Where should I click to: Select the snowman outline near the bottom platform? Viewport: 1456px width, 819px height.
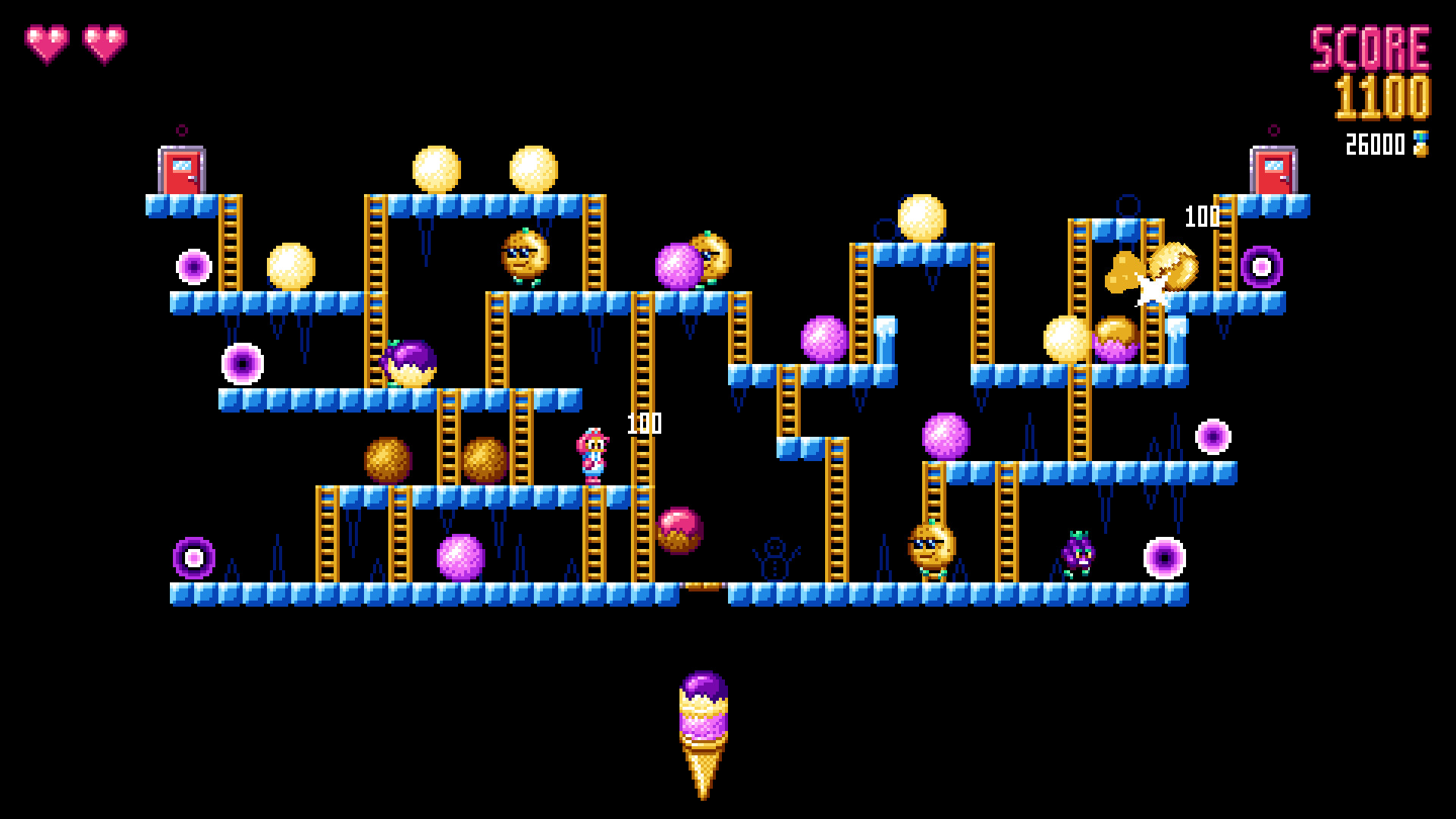[773, 559]
